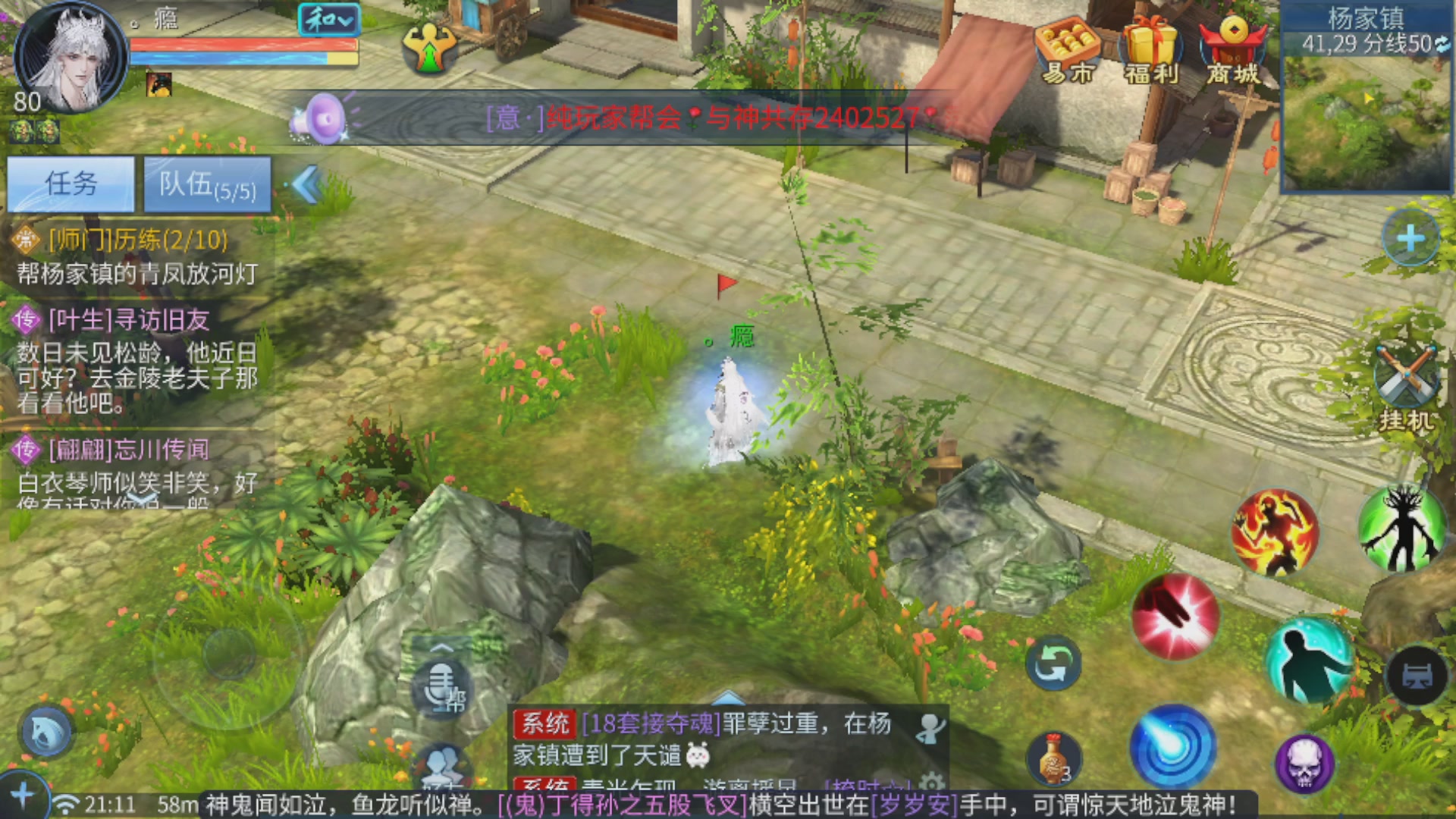The image size is (1456, 819).
Task: Click the character's red HP bar
Action: coord(243,45)
